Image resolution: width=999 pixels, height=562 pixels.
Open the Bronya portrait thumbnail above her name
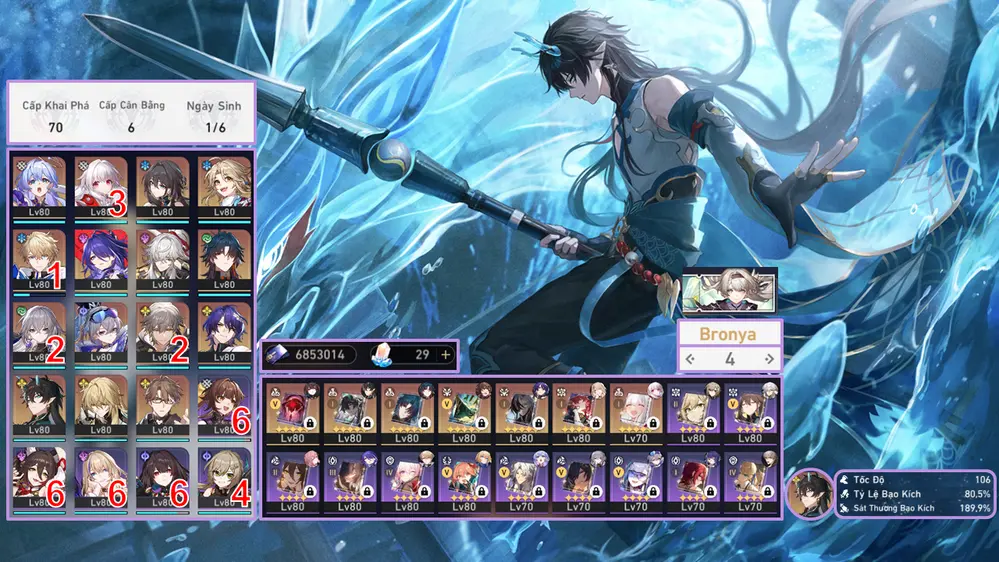tap(729, 290)
